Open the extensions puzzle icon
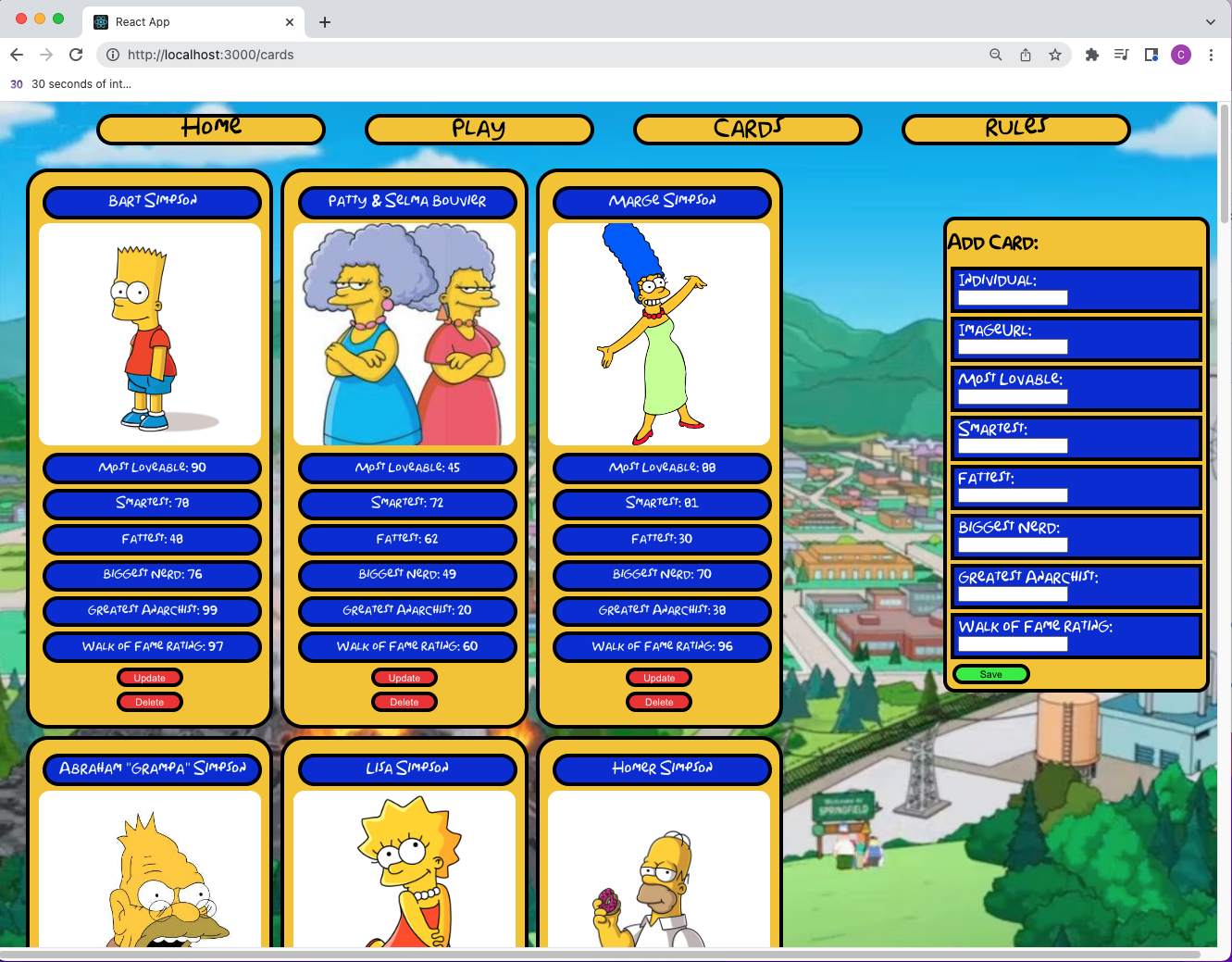The image size is (1232, 962). (x=1091, y=55)
